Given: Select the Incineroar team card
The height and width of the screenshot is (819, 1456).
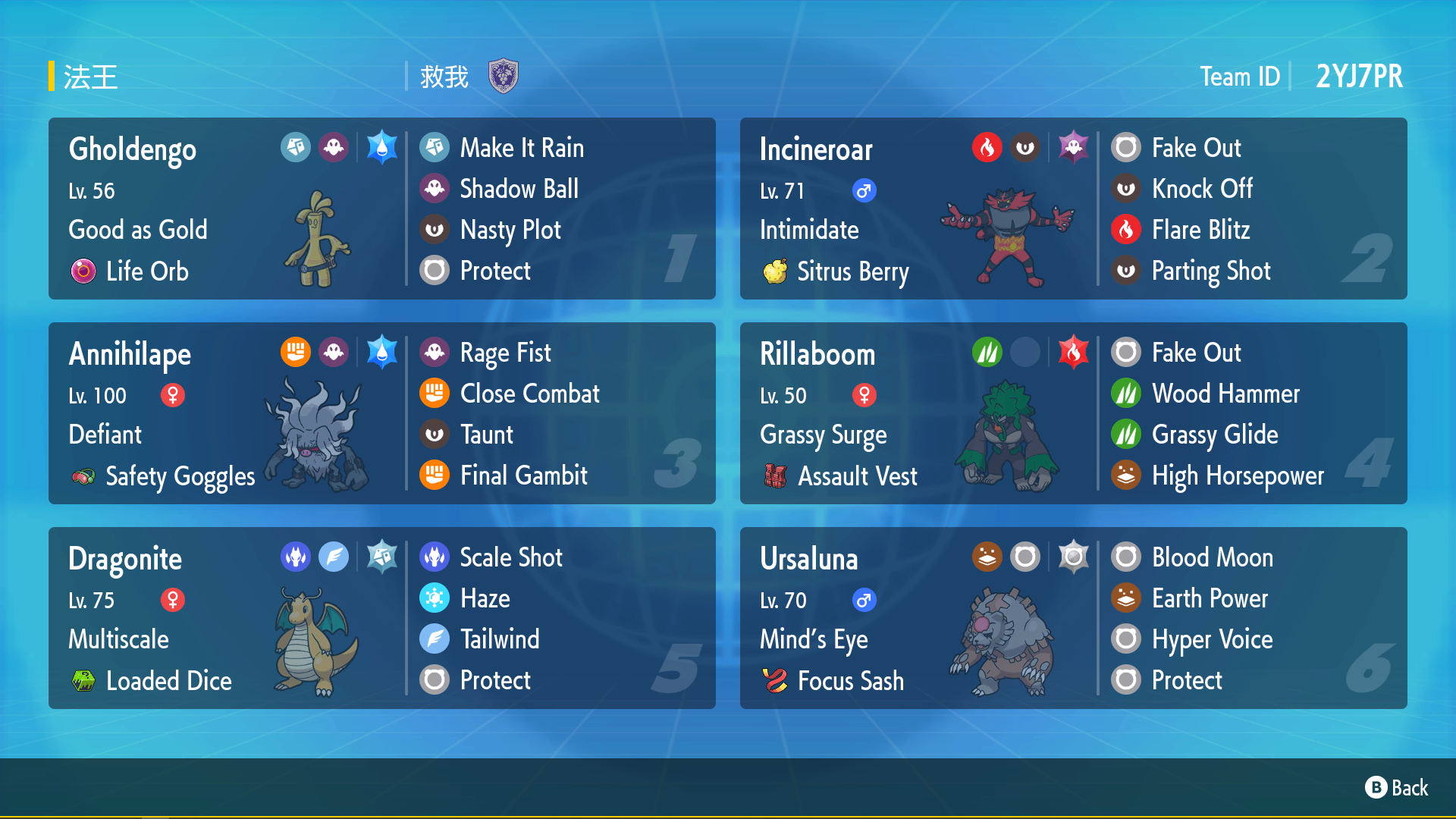Looking at the screenshot, I should point(1073,209).
